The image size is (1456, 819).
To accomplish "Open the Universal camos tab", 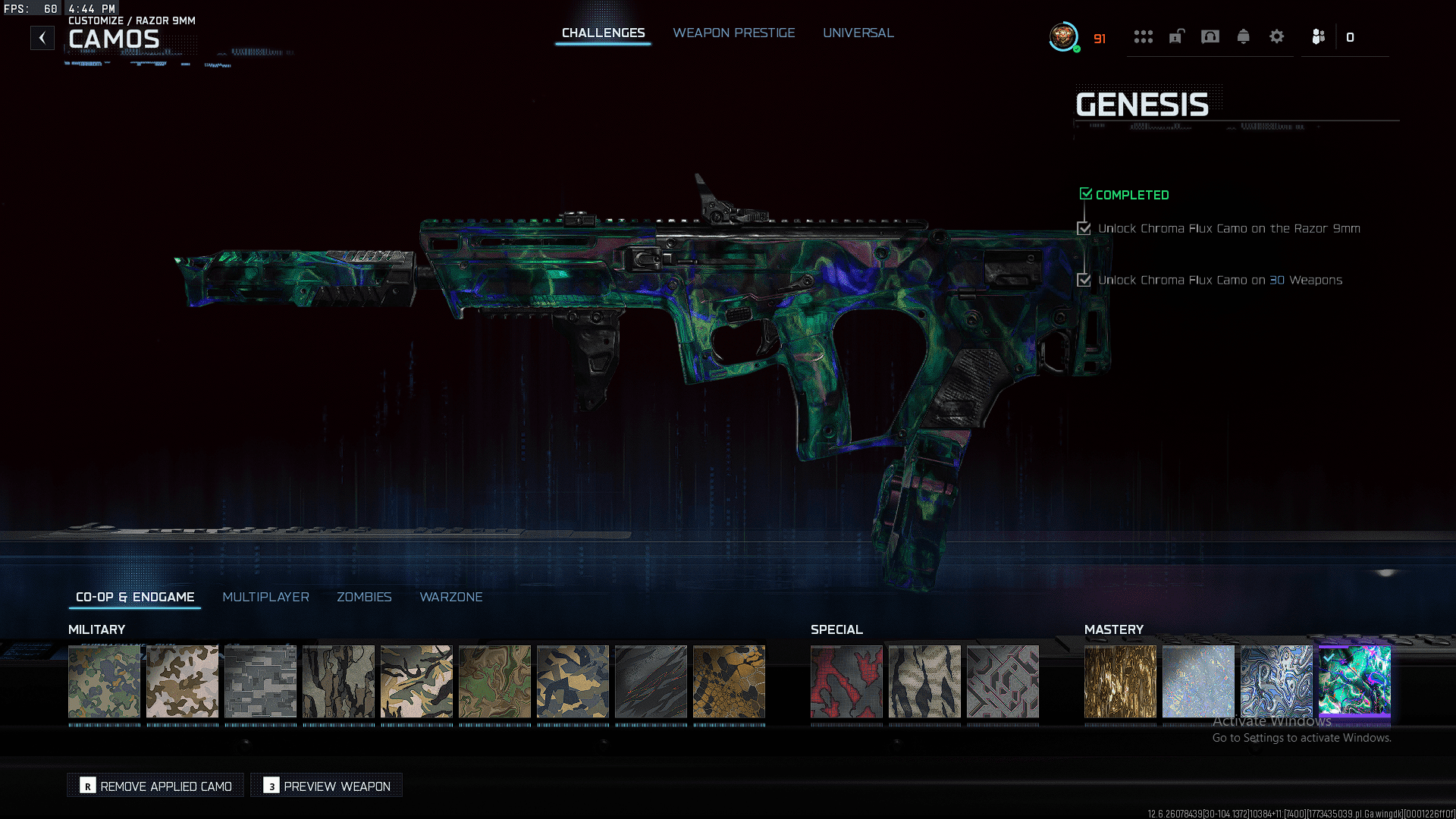I will point(858,33).
